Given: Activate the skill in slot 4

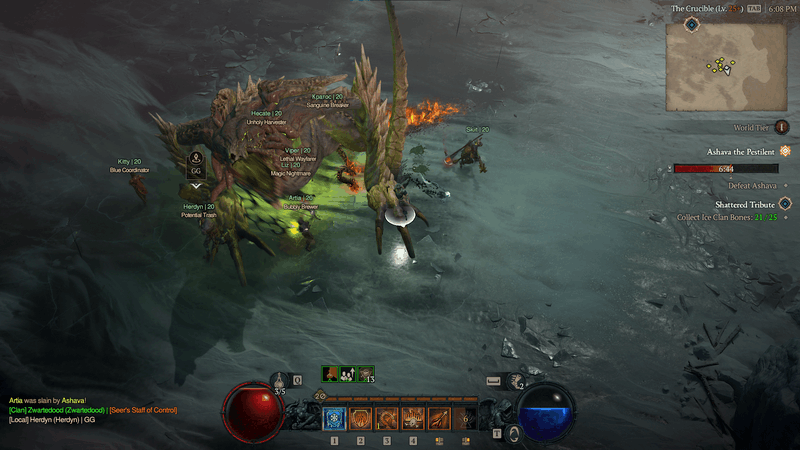Looking at the screenshot, I should point(413,419).
